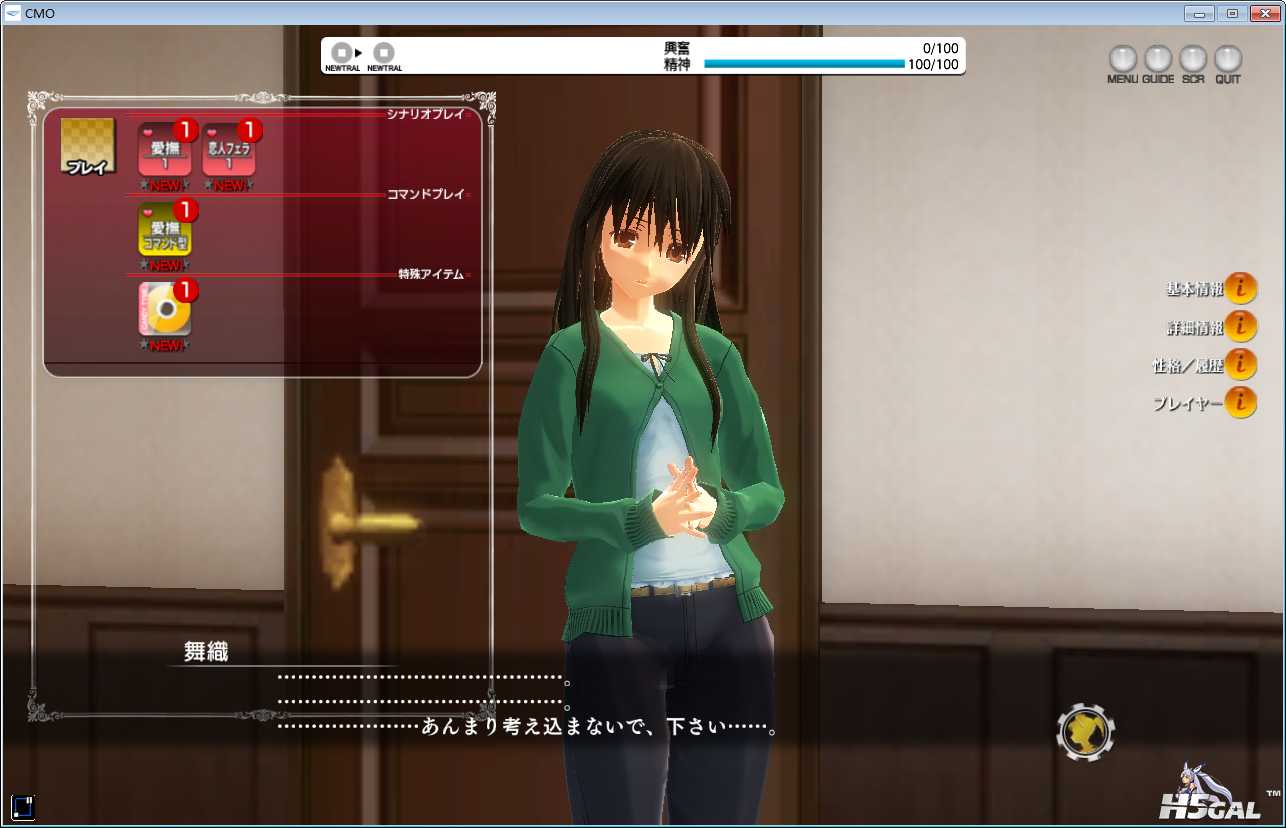The image size is (1286, 828).
Task: Show 基本情報 basic info
Action: click(1240, 288)
